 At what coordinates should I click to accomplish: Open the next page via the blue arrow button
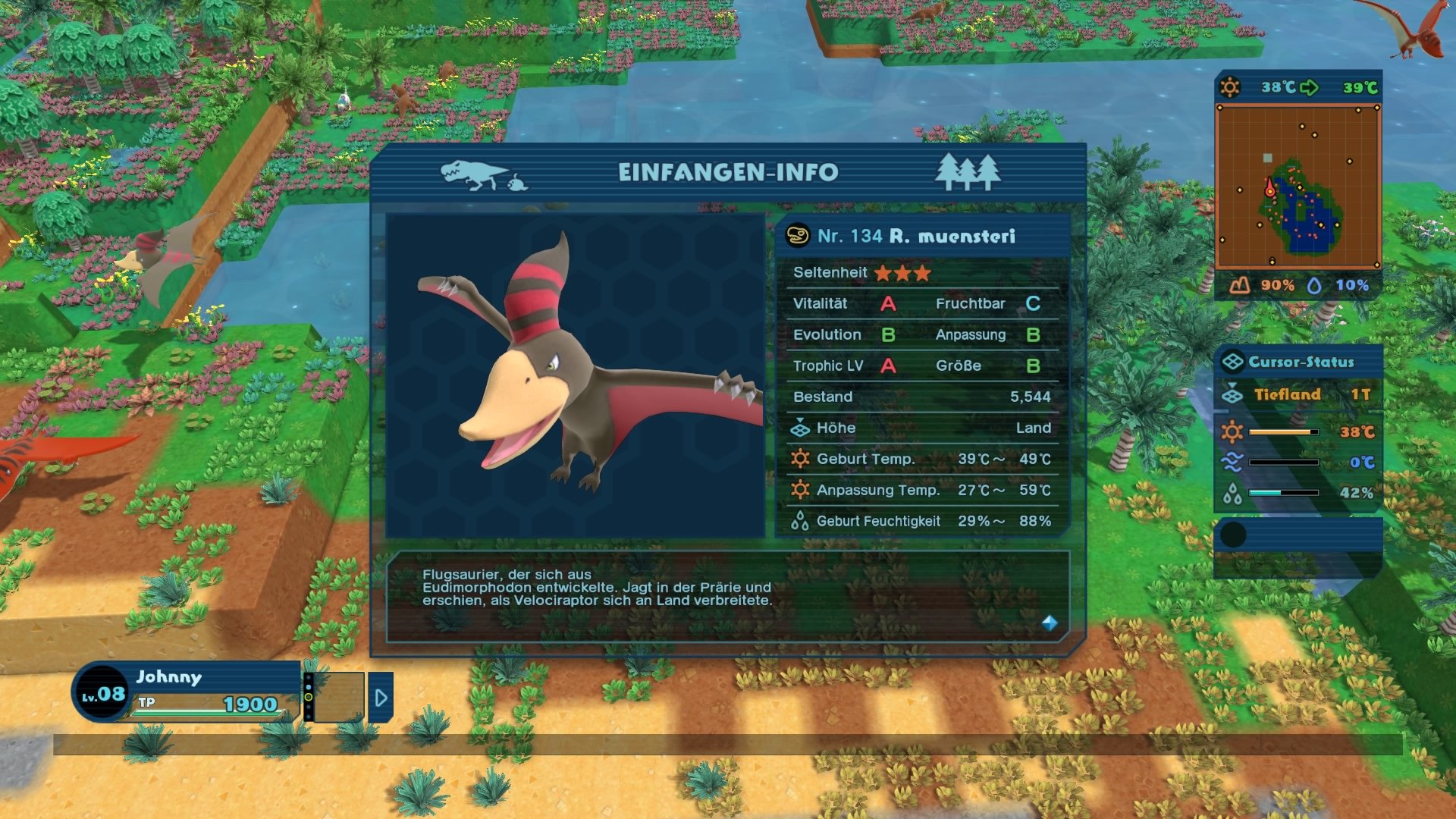coord(381,698)
